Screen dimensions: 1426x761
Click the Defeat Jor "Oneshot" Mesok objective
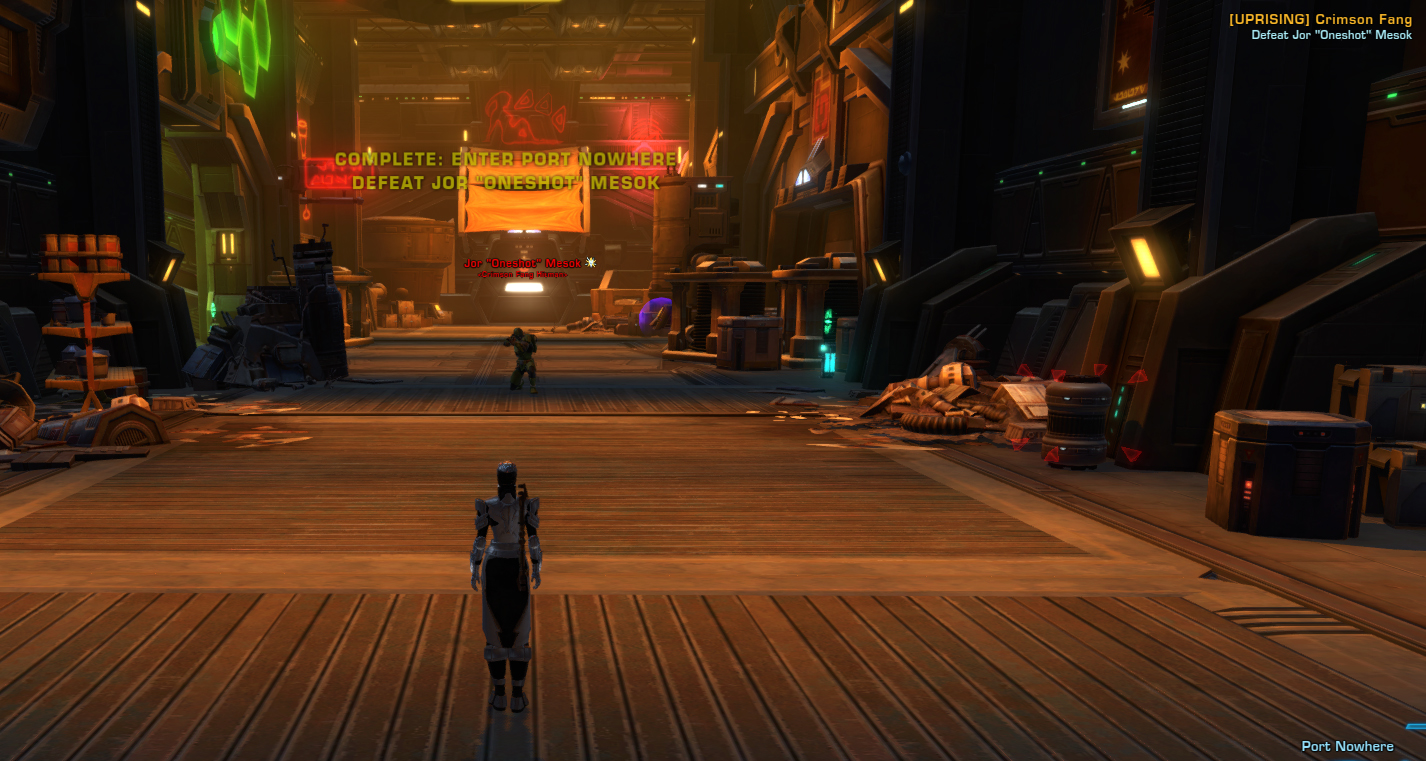pos(1333,35)
